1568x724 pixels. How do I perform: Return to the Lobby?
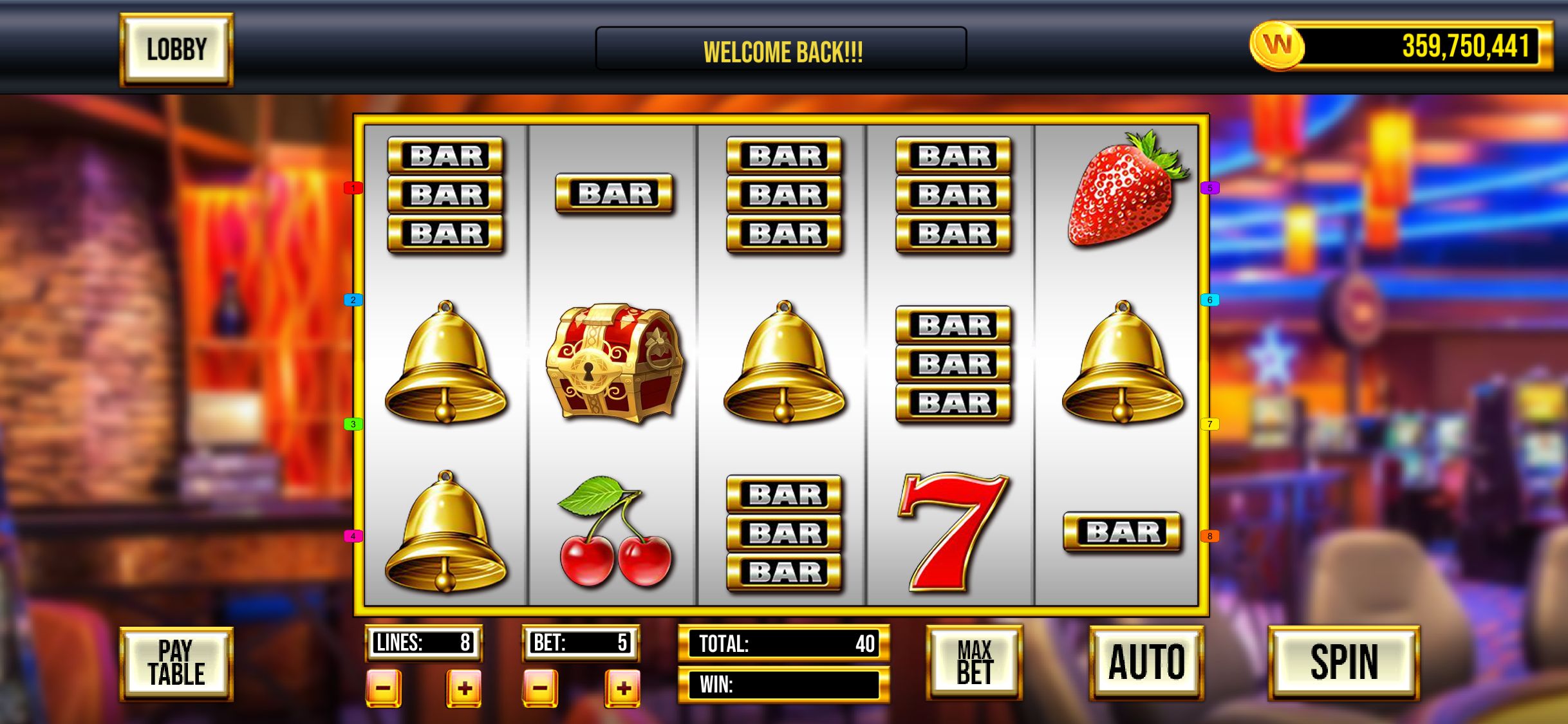[x=176, y=50]
